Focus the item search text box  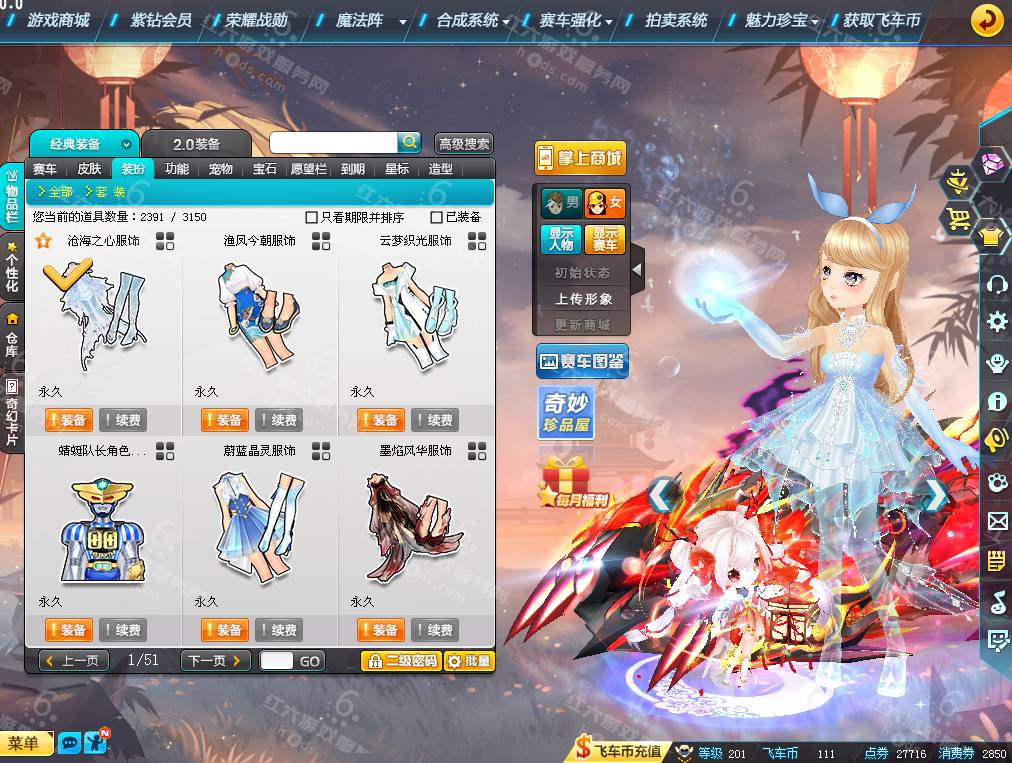pos(333,143)
